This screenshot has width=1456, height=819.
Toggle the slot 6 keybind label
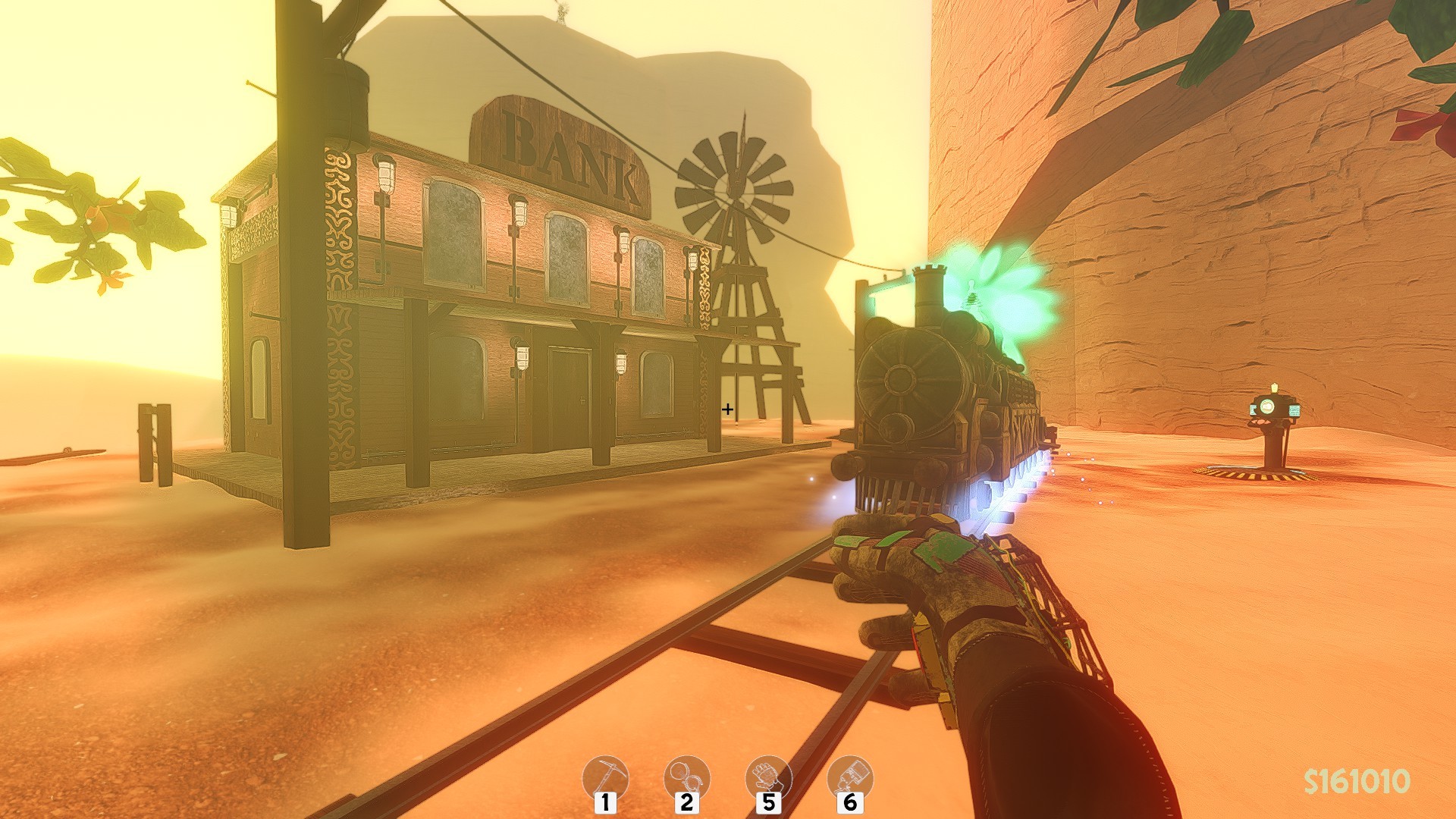coord(850,802)
